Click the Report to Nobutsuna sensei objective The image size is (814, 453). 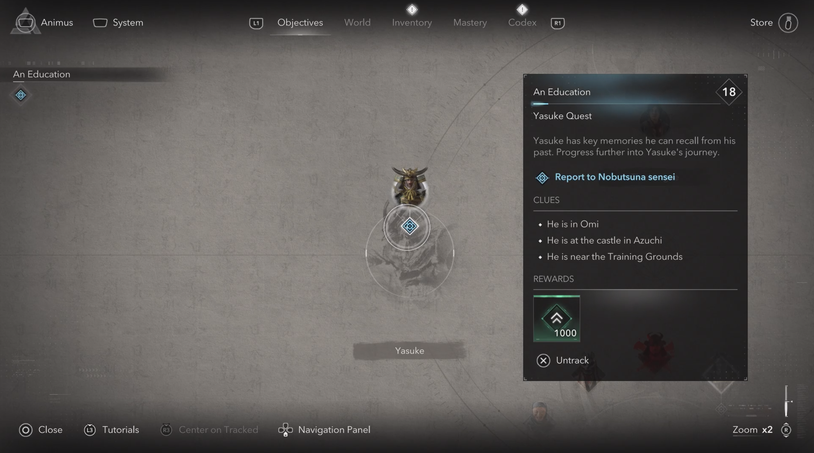tap(614, 177)
